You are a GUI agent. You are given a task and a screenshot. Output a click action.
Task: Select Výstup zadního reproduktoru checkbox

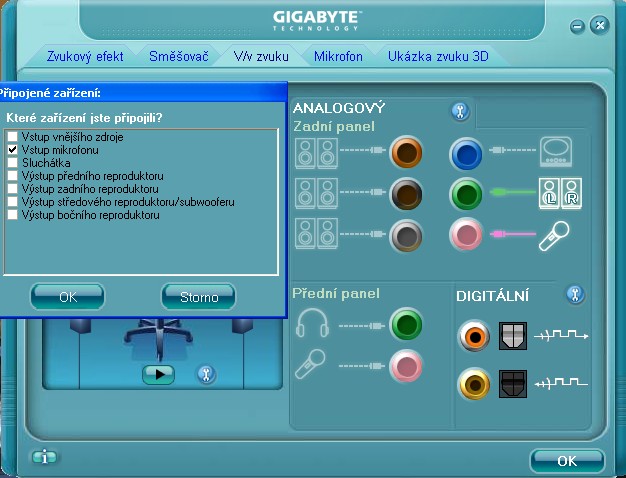coord(13,188)
